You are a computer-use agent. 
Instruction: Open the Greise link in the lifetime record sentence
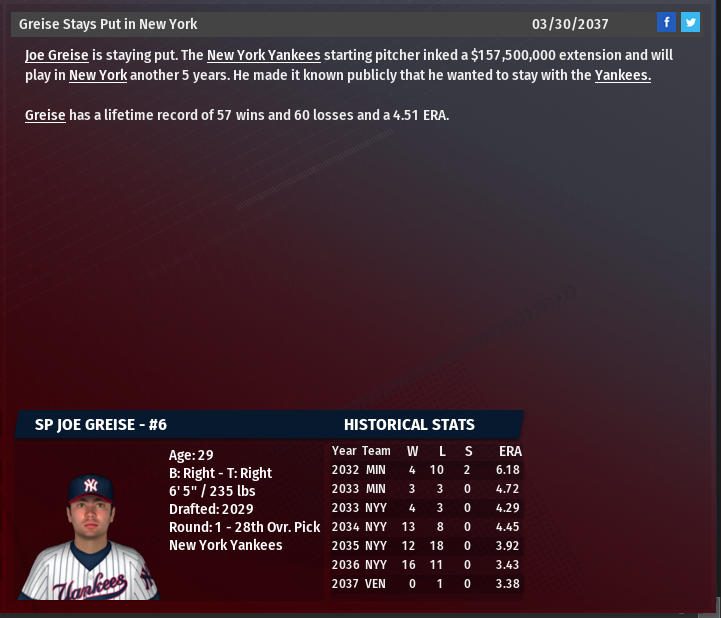coord(45,115)
